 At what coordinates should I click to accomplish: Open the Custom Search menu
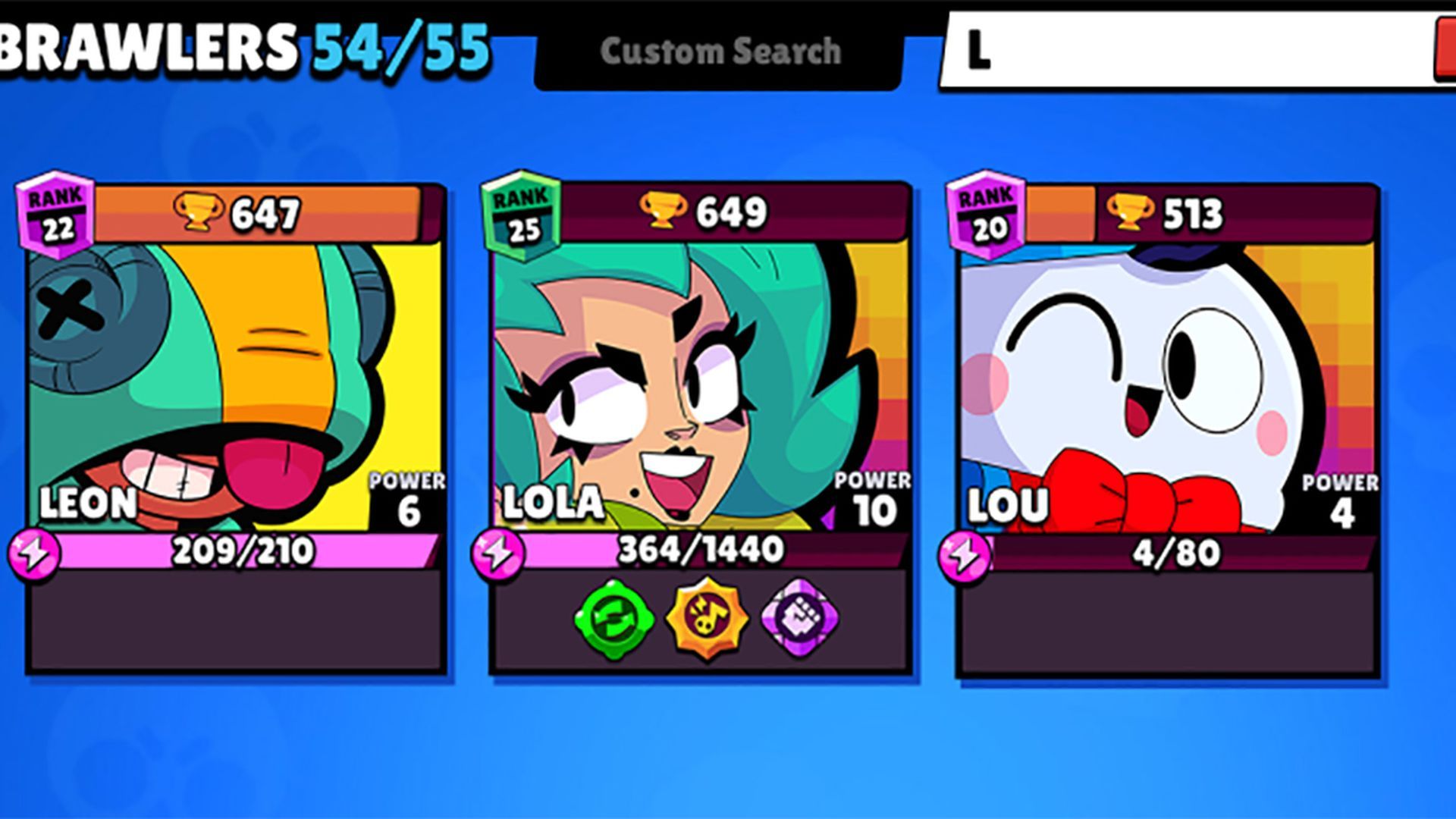pyautogui.click(x=720, y=50)
